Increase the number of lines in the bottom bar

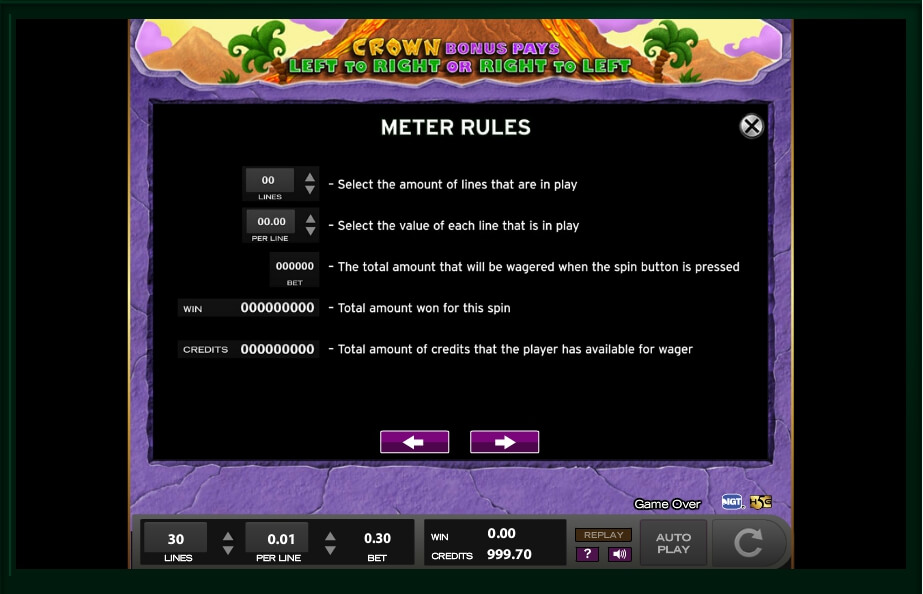pyautogui.click(x=228, y=535)
